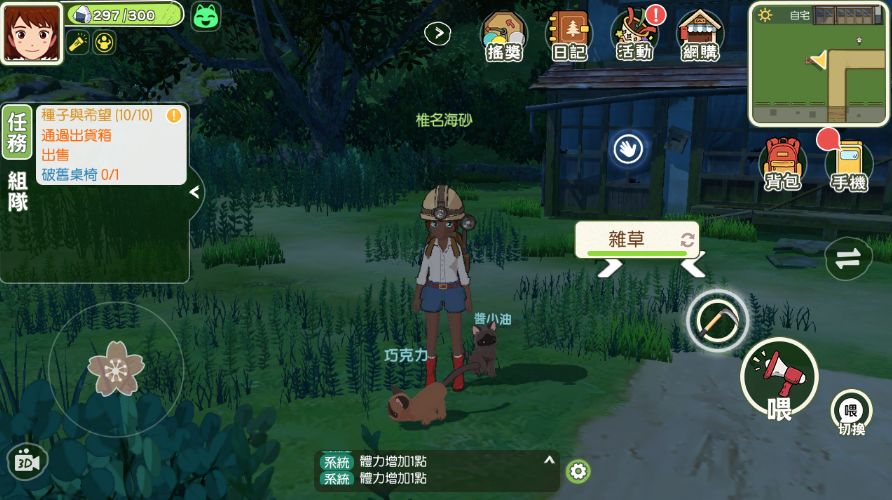The height and width of the screenshot is (500, 892).
Task: Open the 背包 backpack
Action: (782, 164)
